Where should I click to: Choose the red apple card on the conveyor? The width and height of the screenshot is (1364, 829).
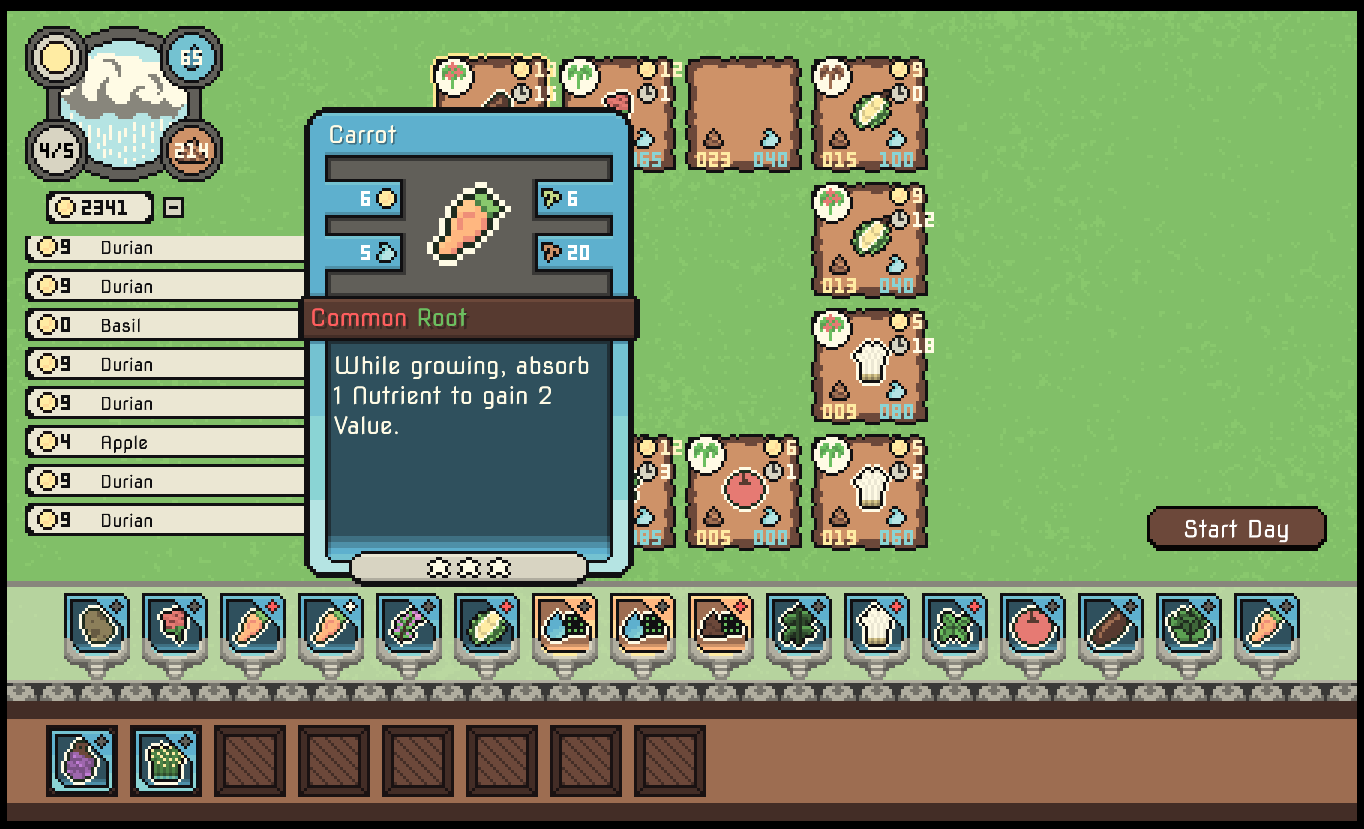pos(1034,625)
